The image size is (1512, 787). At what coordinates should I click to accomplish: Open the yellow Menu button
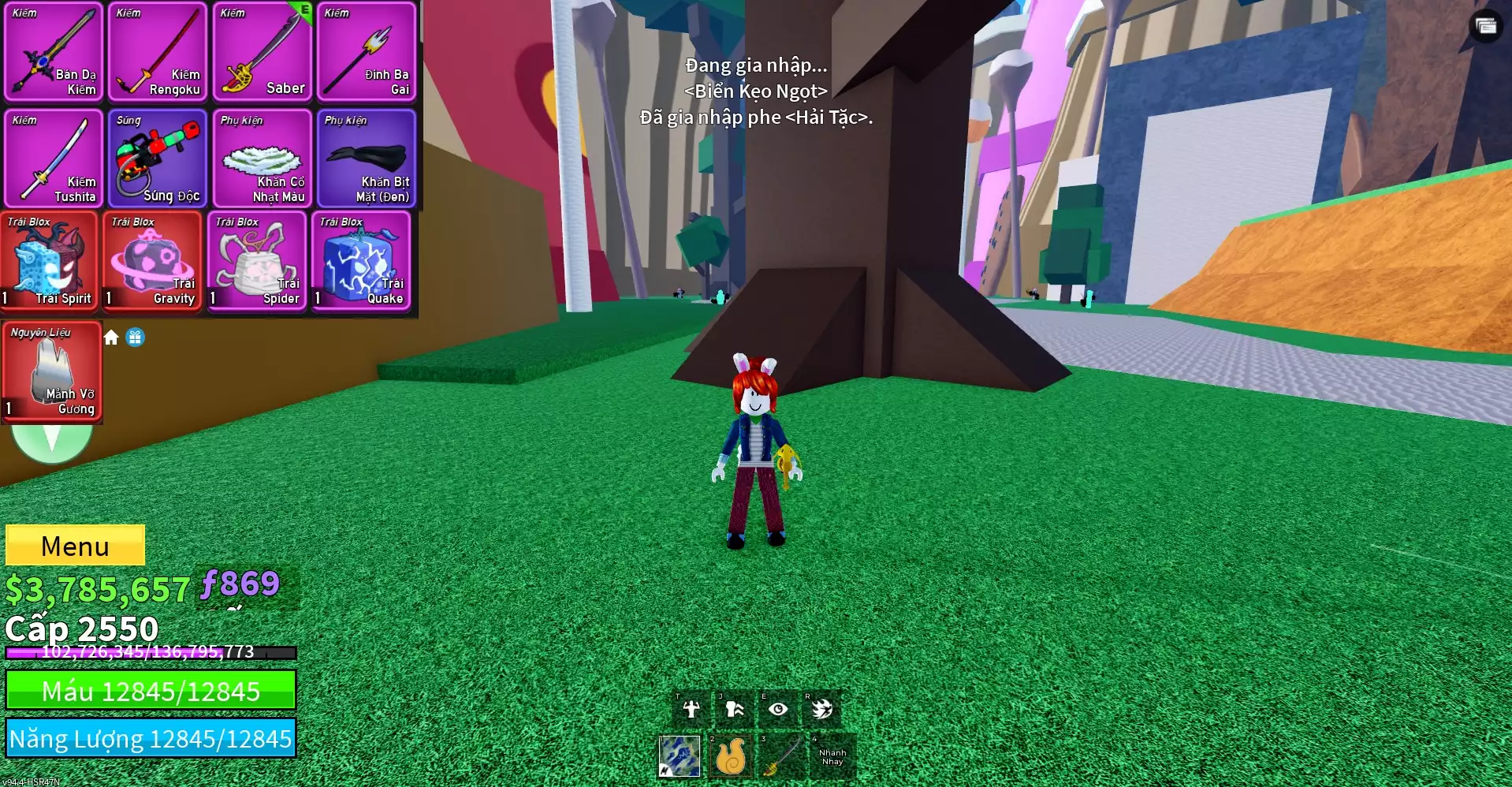click(x=75, y=546)
